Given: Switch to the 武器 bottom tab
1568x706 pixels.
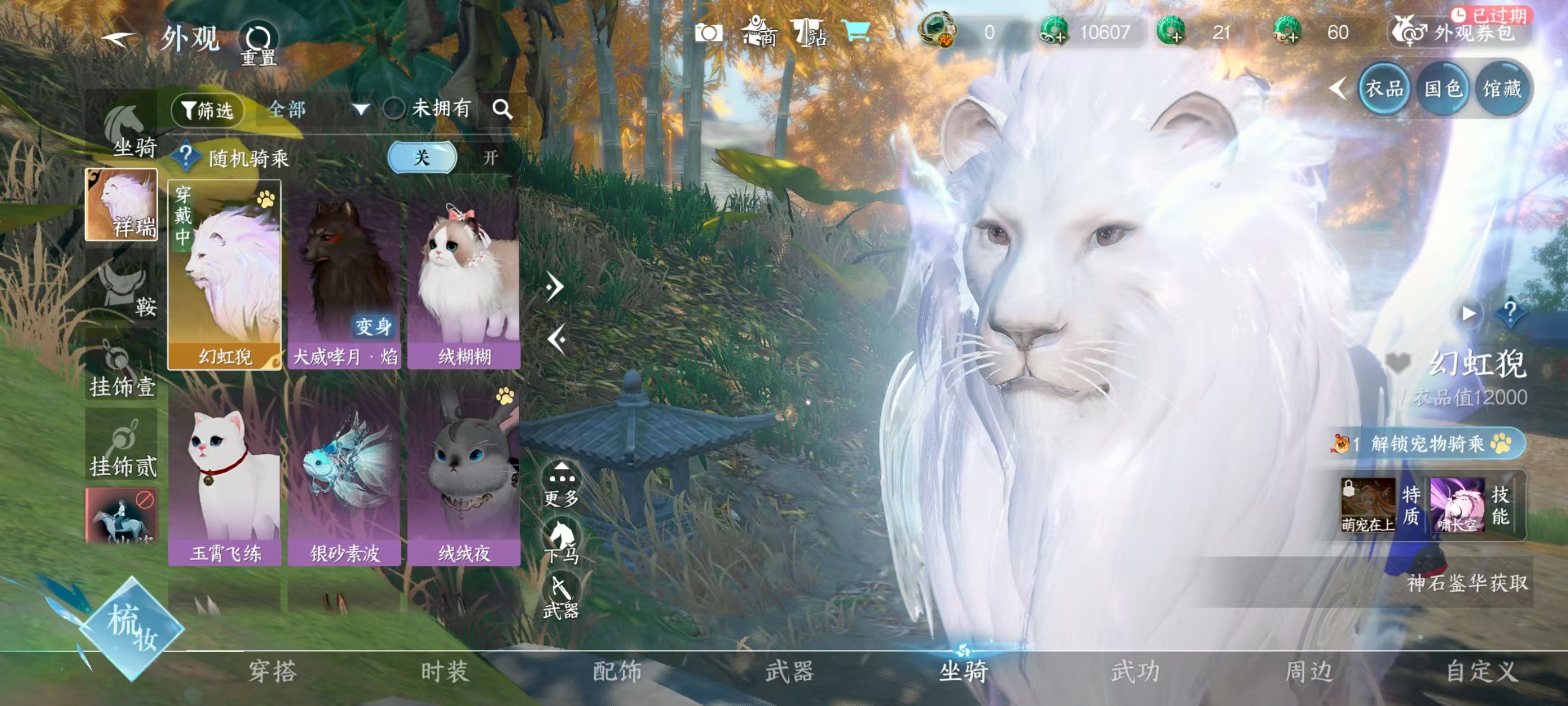Looking at the screenshot, I should click(790, 672).
